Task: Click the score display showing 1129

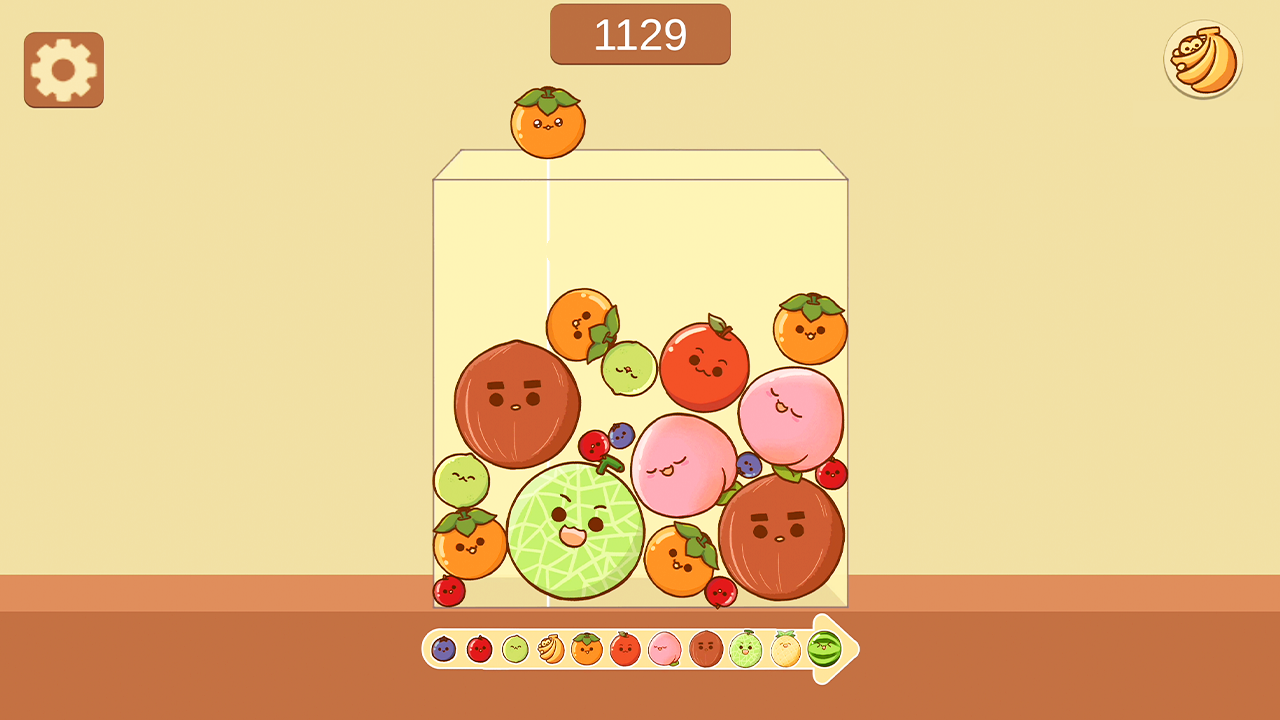Action: (640, 34)
